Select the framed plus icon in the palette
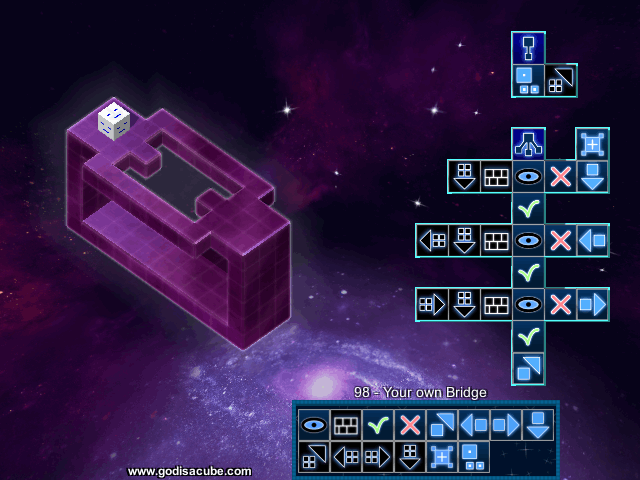Image resolution: width=640 pixels, height=480 pixels. click(x=442, y=457)
